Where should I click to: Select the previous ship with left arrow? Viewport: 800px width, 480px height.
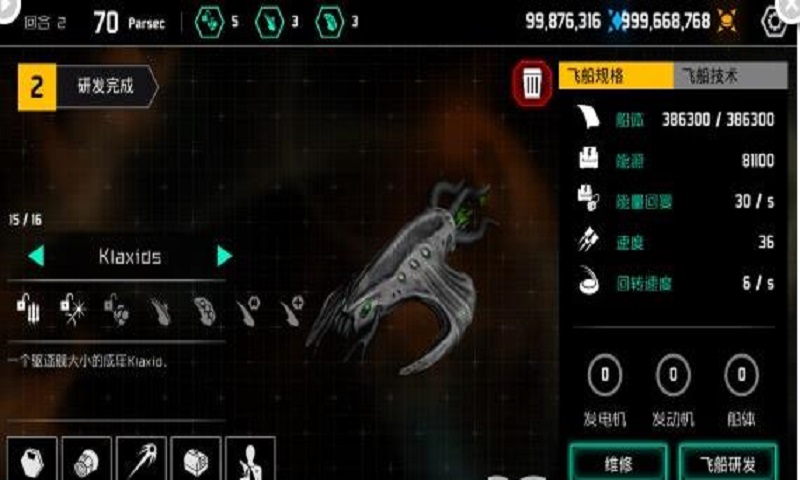[36, 257]
